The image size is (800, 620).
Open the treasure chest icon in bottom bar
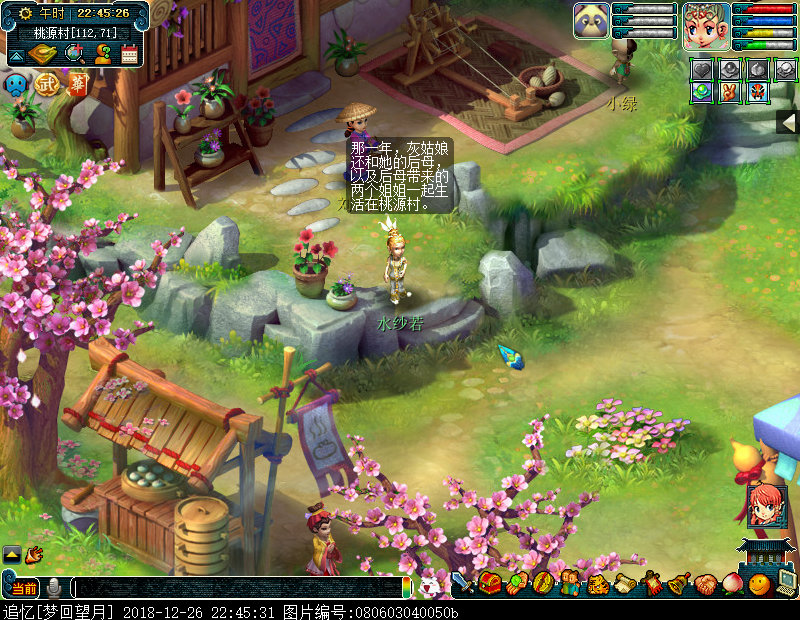[490, 583]
